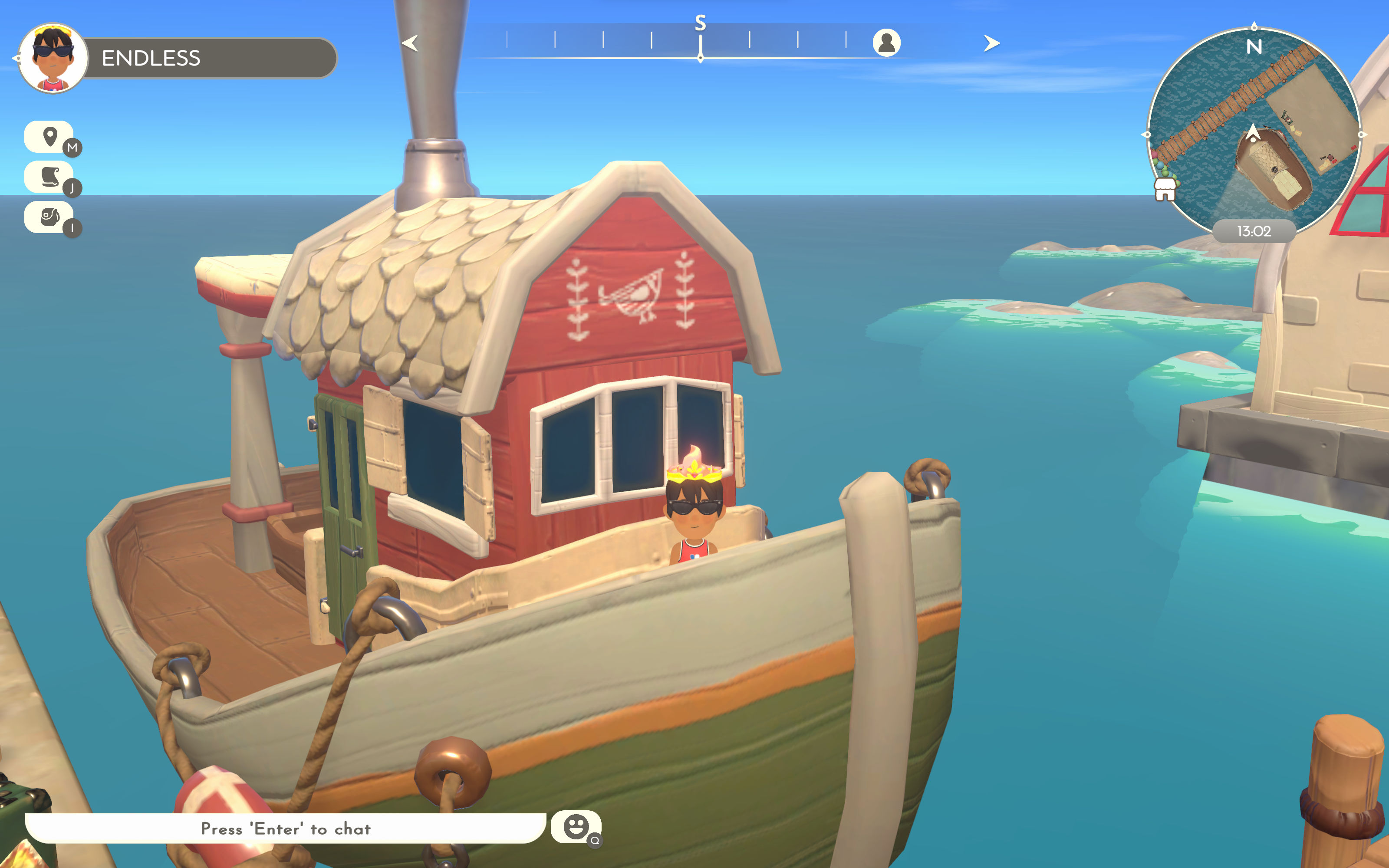Click the left compass arrow
The image size is (1389, 868).
tap(410, 43)
